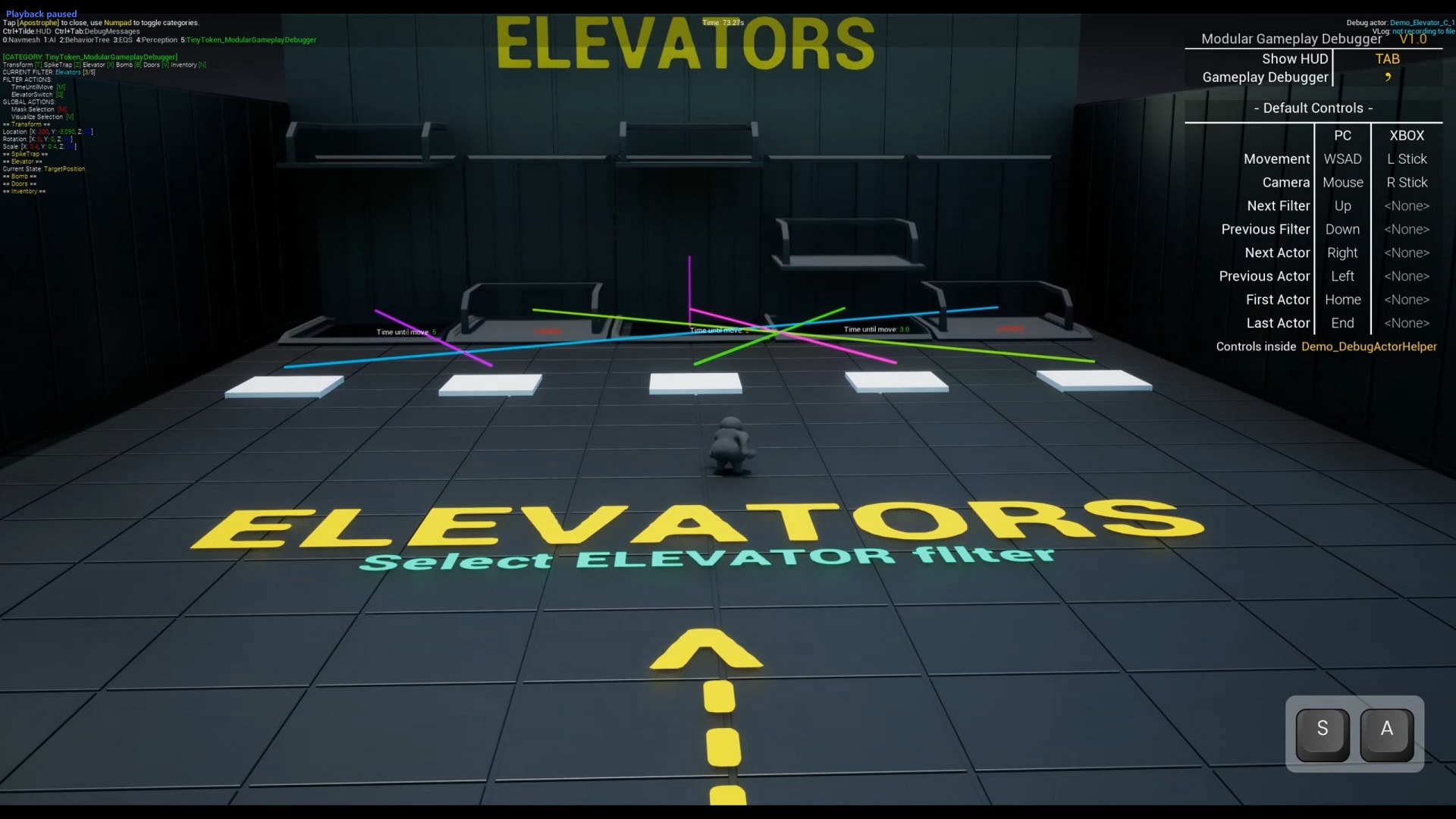
Task: Expand the Bomb debug section
Action: tap(20, 176)
